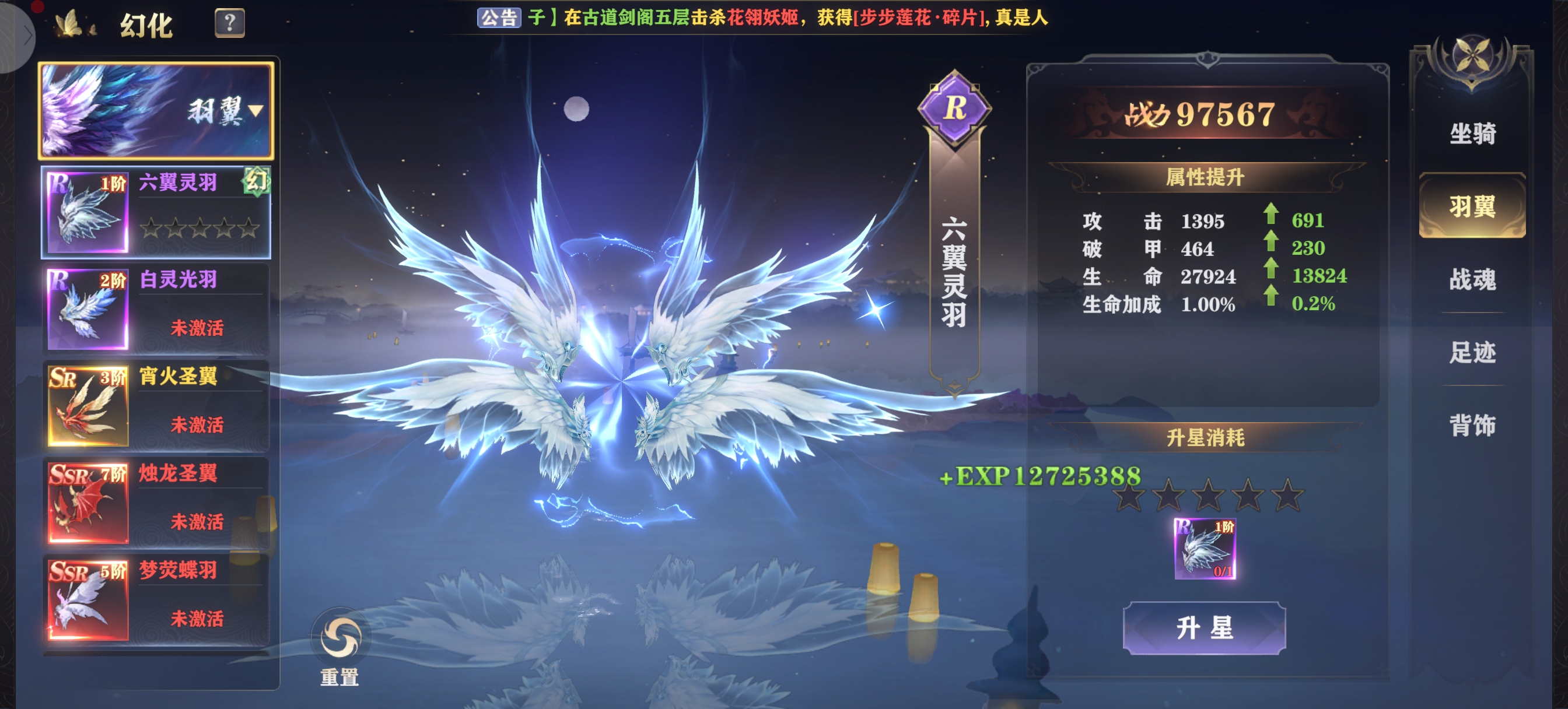Choose the 白灵光羽 wing entry
Viewport: 1568px width, 709px height.
(156, 308)
